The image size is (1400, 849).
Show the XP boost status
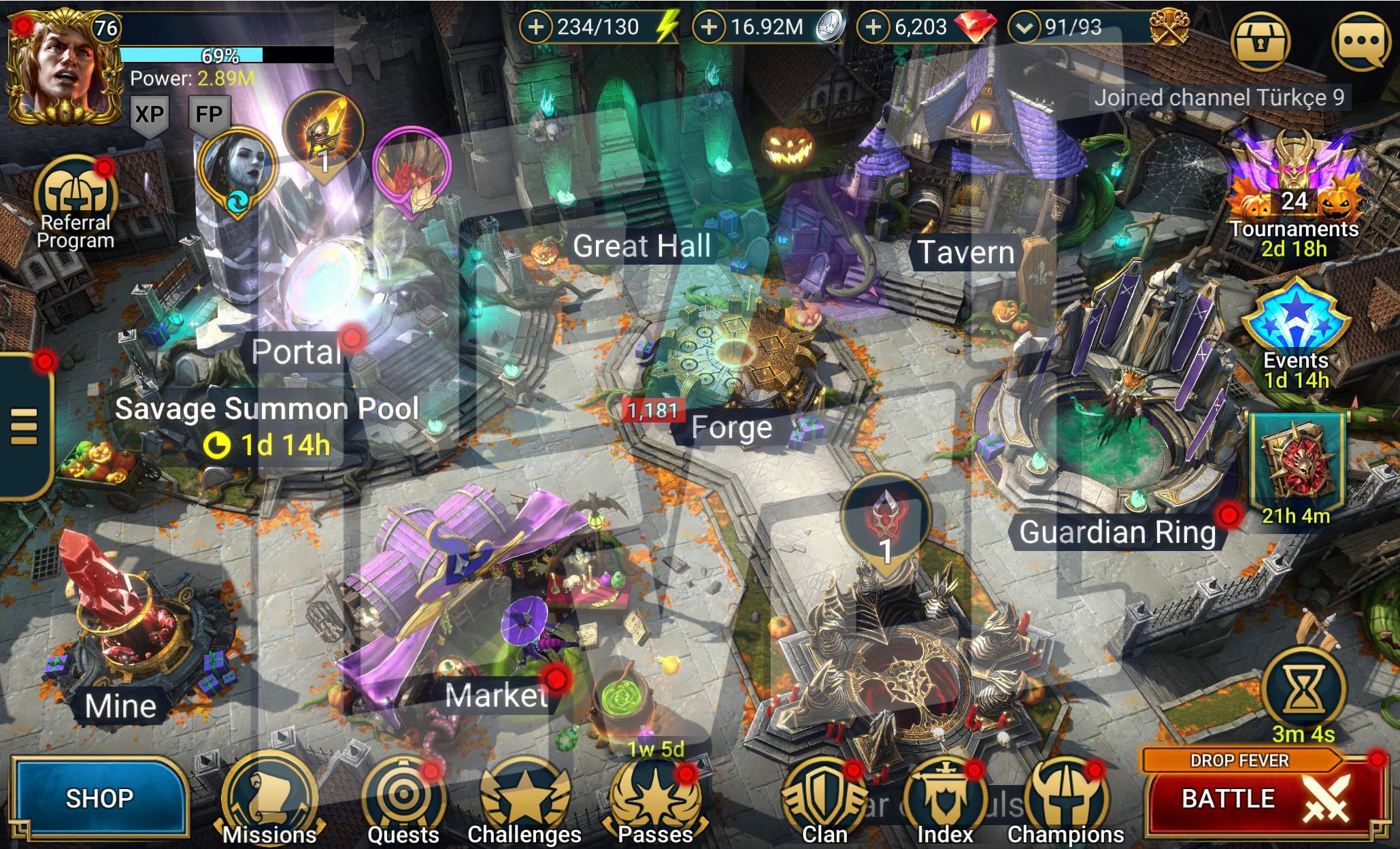[x=149, y=114]
